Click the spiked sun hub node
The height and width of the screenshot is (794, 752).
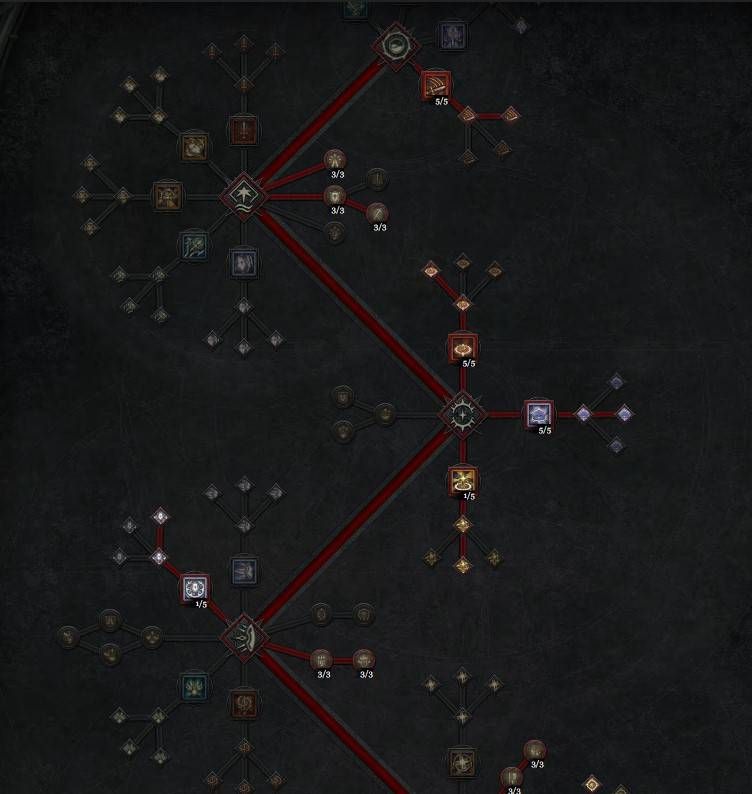pos(462,413)
